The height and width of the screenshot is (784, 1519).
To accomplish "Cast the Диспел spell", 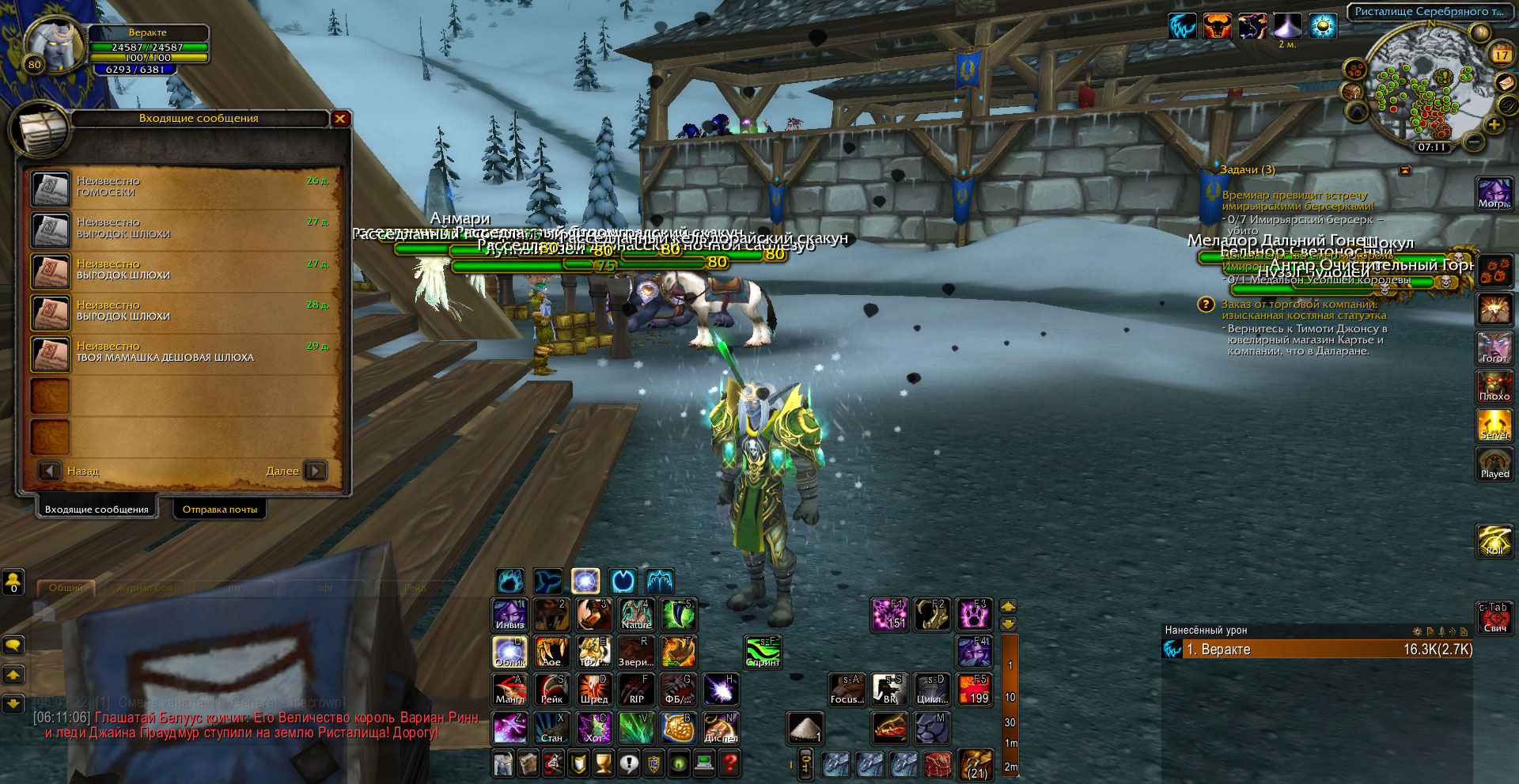I will 721,728.
